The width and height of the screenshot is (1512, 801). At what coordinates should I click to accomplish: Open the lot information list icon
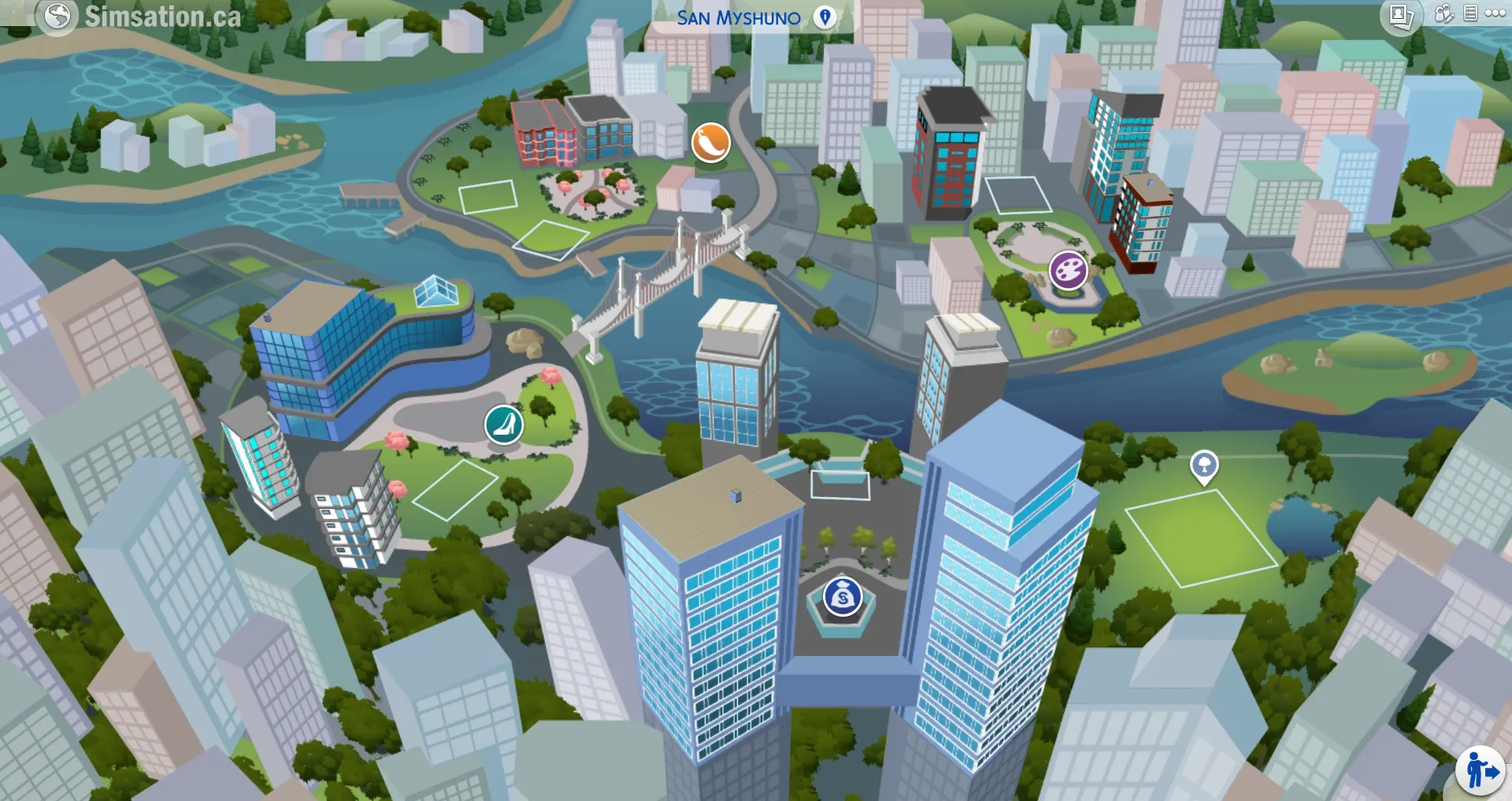1470,13
